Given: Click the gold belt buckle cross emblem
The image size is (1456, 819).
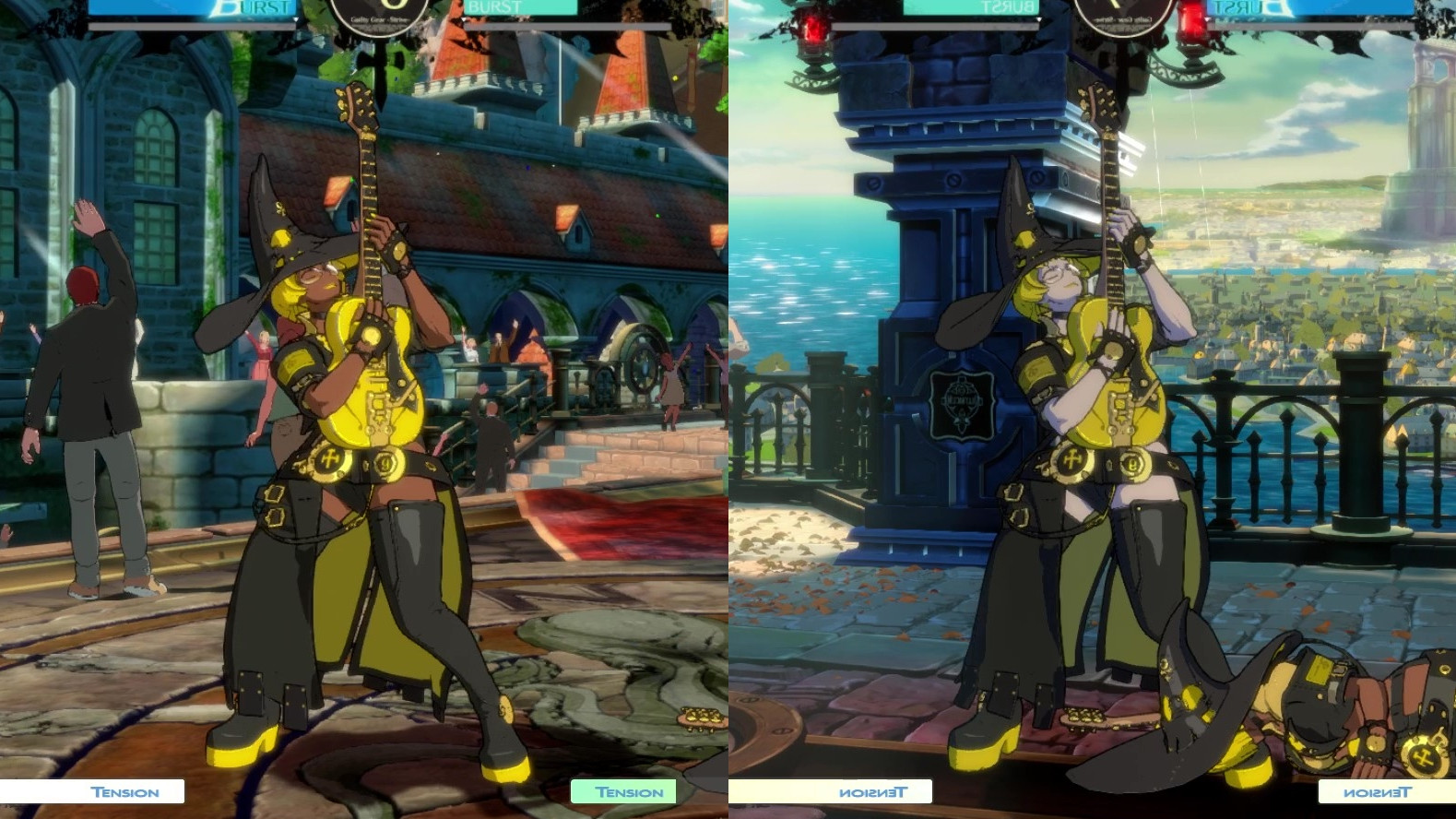Looking at the screenshot, I should pos(328,457).
